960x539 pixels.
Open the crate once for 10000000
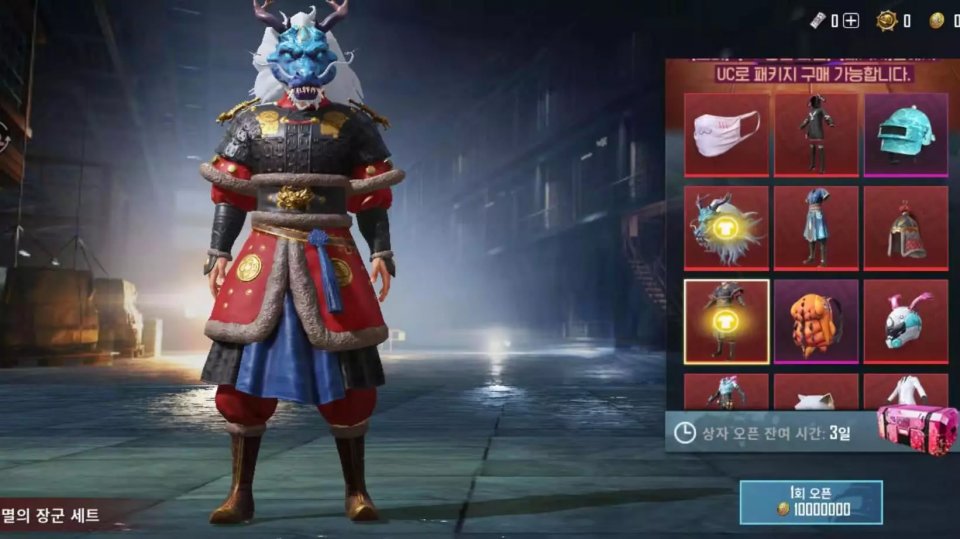[x=811, y=501]
